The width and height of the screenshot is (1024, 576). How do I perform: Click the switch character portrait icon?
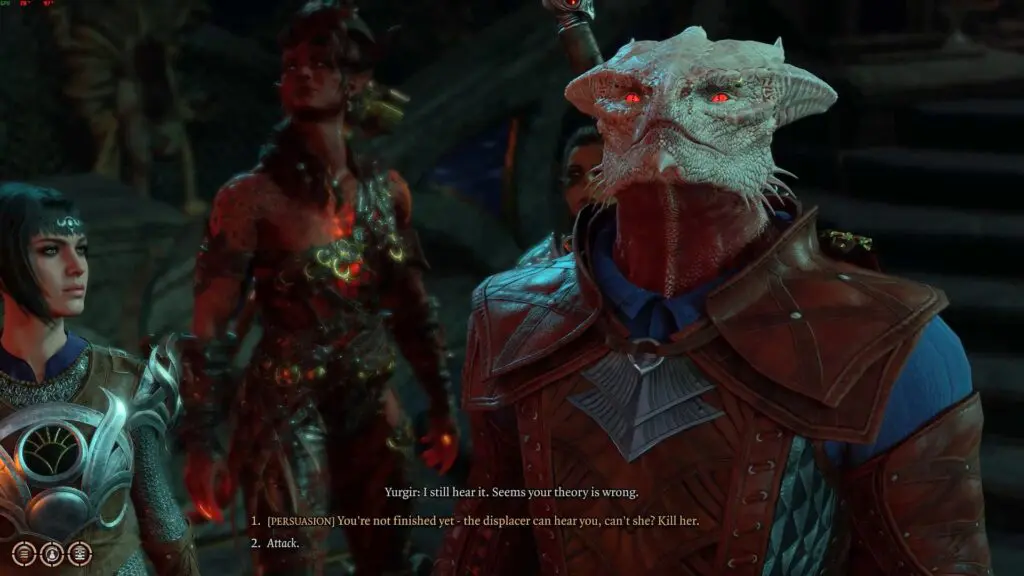tap(51, 553)
